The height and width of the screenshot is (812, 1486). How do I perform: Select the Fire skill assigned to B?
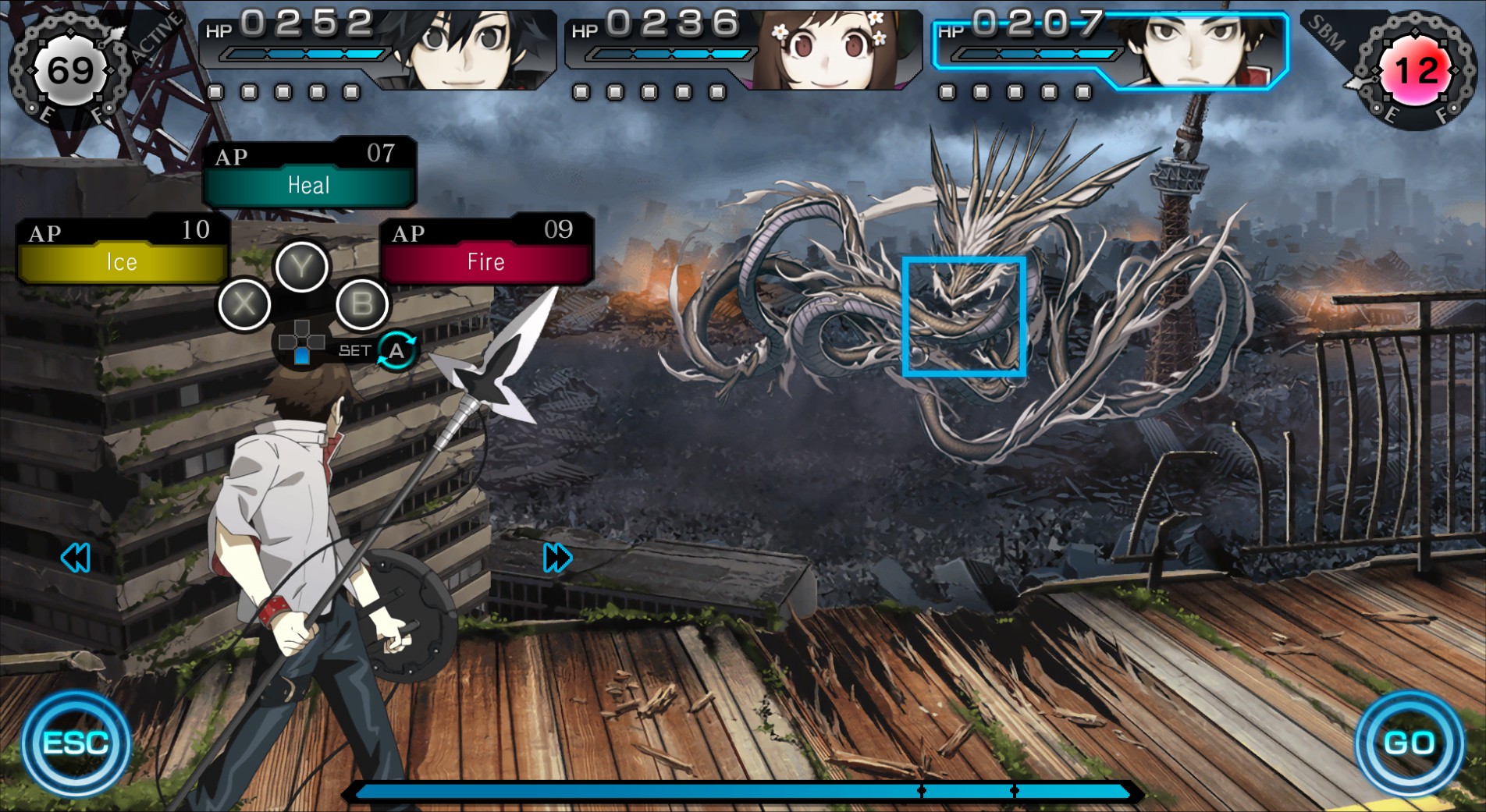[484, 262]
